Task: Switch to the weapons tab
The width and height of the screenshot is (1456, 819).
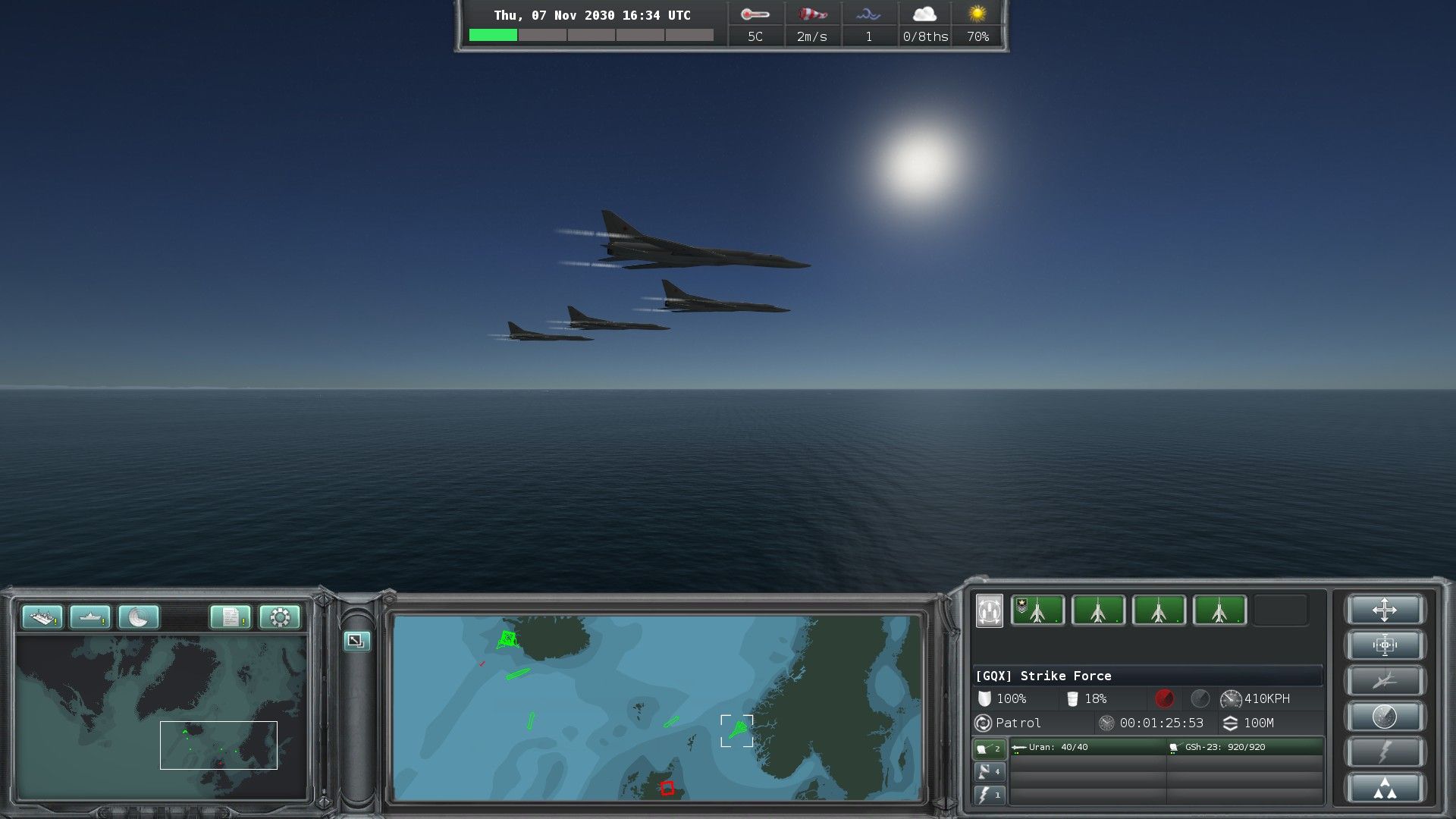Action: click(x=989, y=748)
